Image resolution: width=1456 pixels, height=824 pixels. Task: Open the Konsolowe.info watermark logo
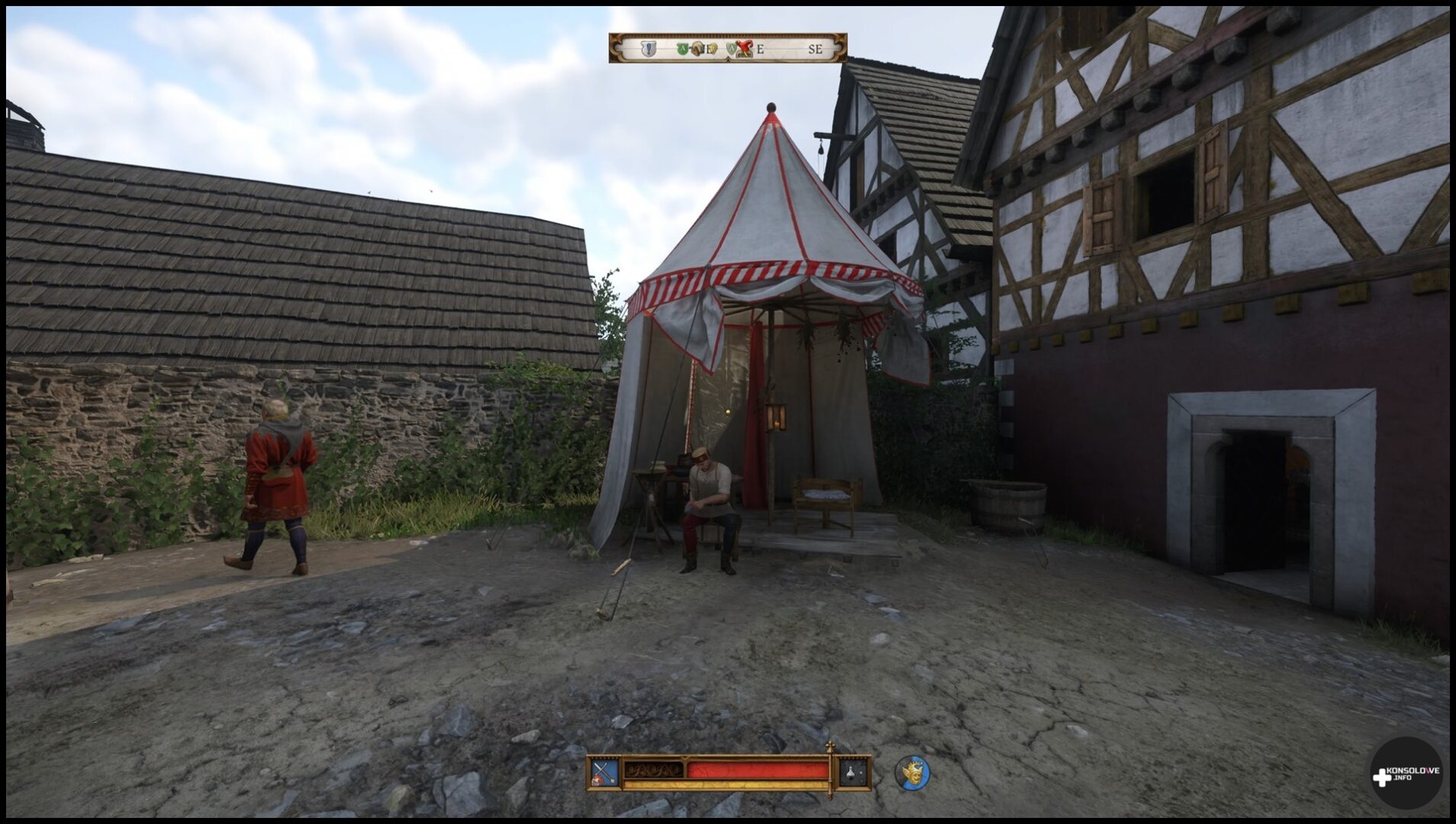tap(1406, 773)
